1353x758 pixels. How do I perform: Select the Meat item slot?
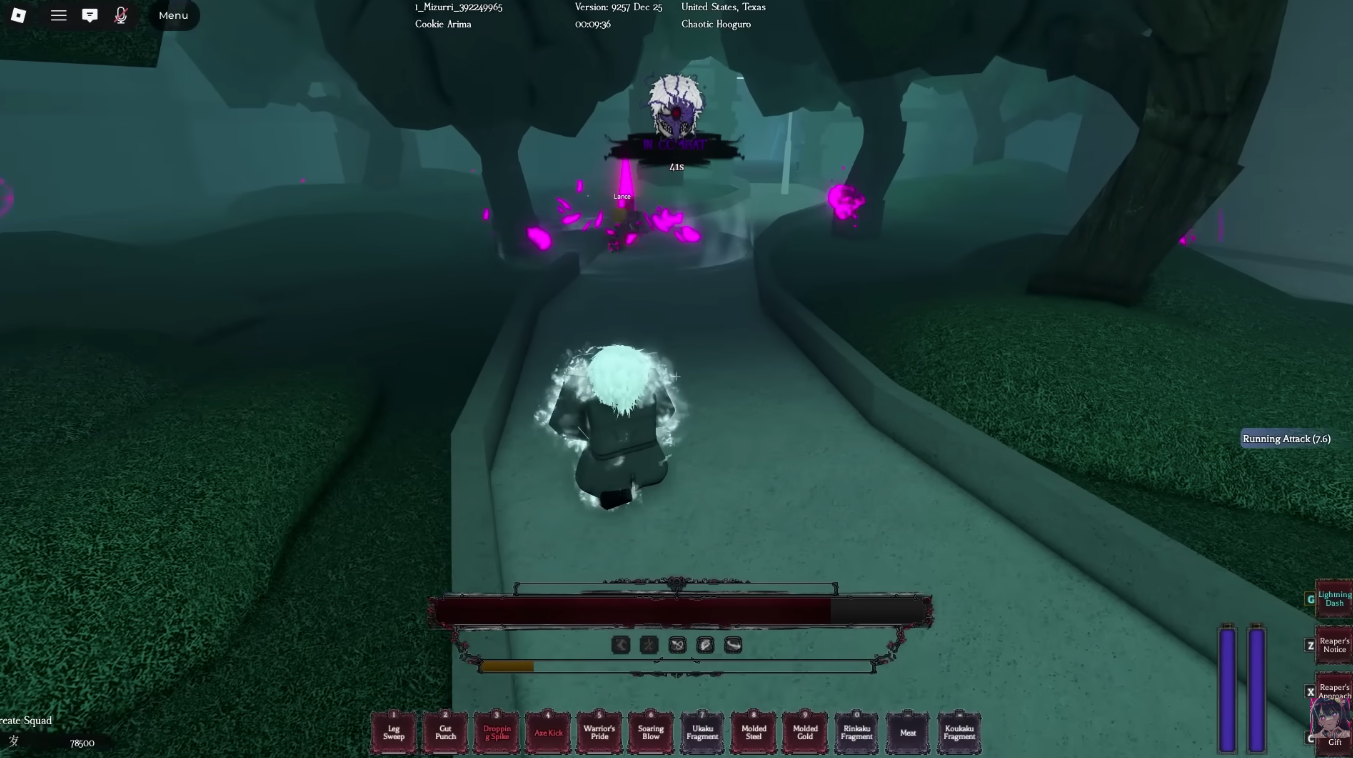[908, 732]
